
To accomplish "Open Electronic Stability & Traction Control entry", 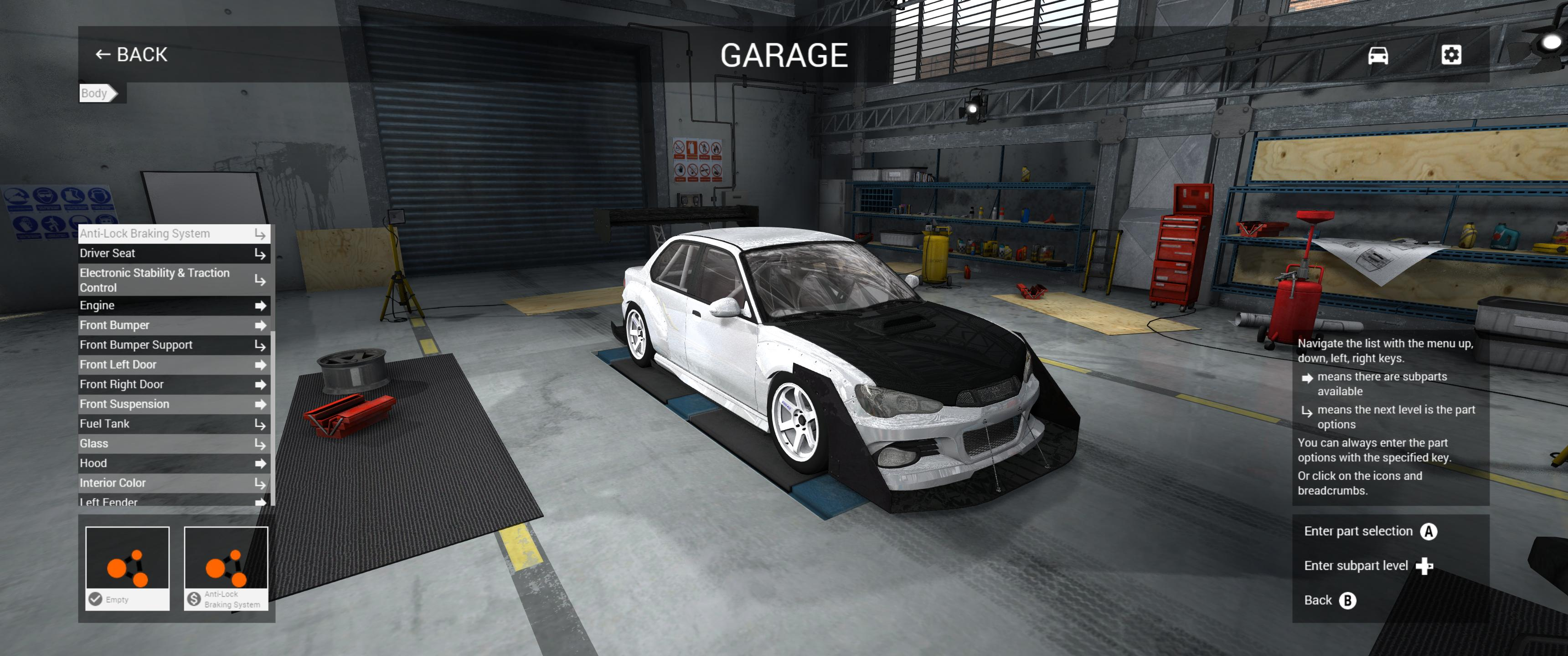I will click(174, 280).
